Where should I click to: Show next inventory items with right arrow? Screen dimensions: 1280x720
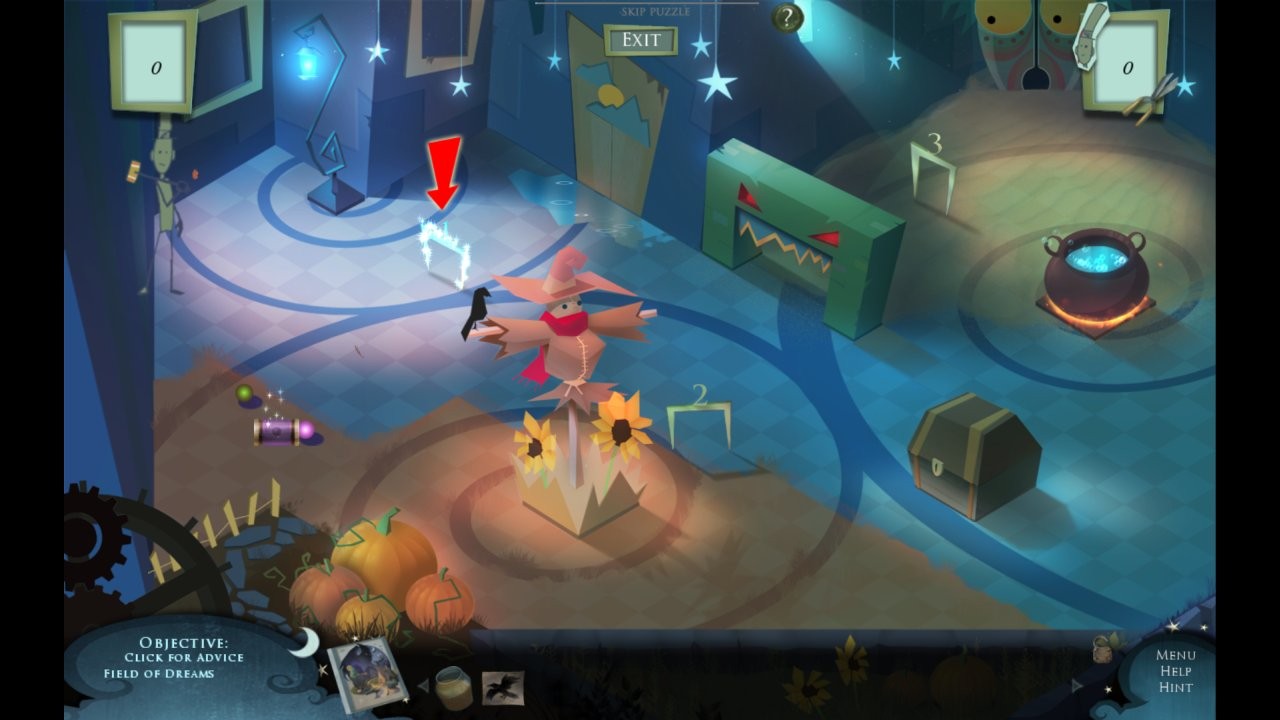point(1077,686)
